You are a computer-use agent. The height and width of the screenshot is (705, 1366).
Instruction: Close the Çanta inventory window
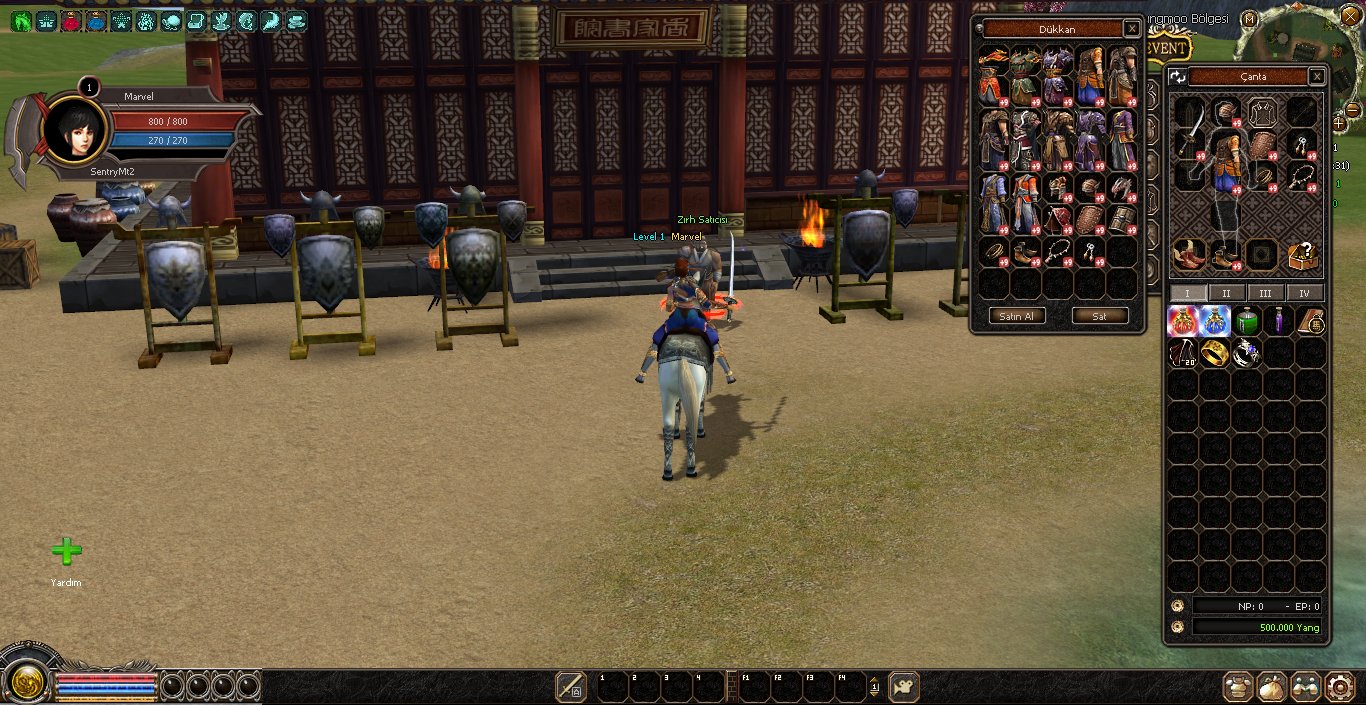(x=1317, y=76)
